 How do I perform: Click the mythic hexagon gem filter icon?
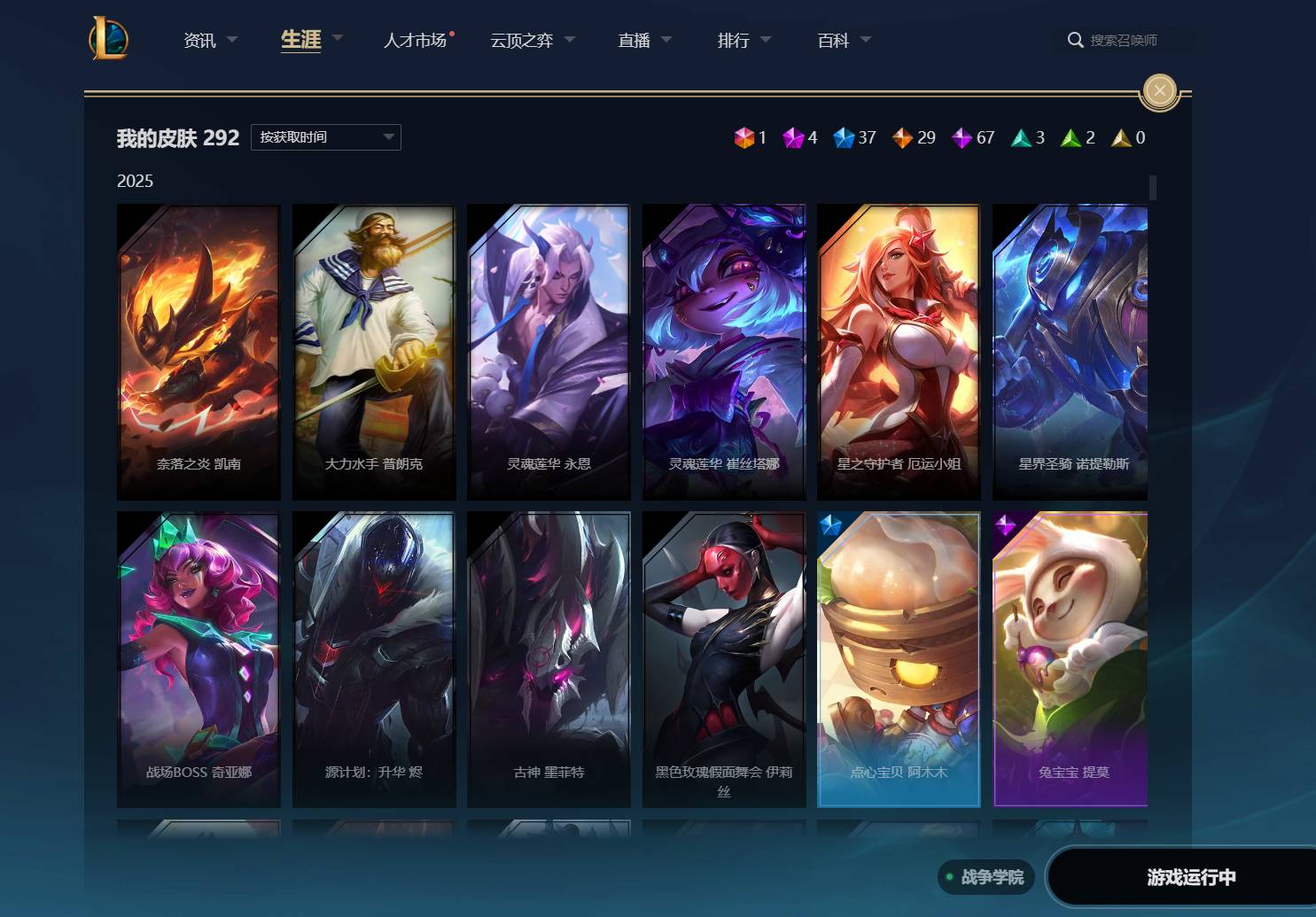pyautogui.click(x=744, y=138)
